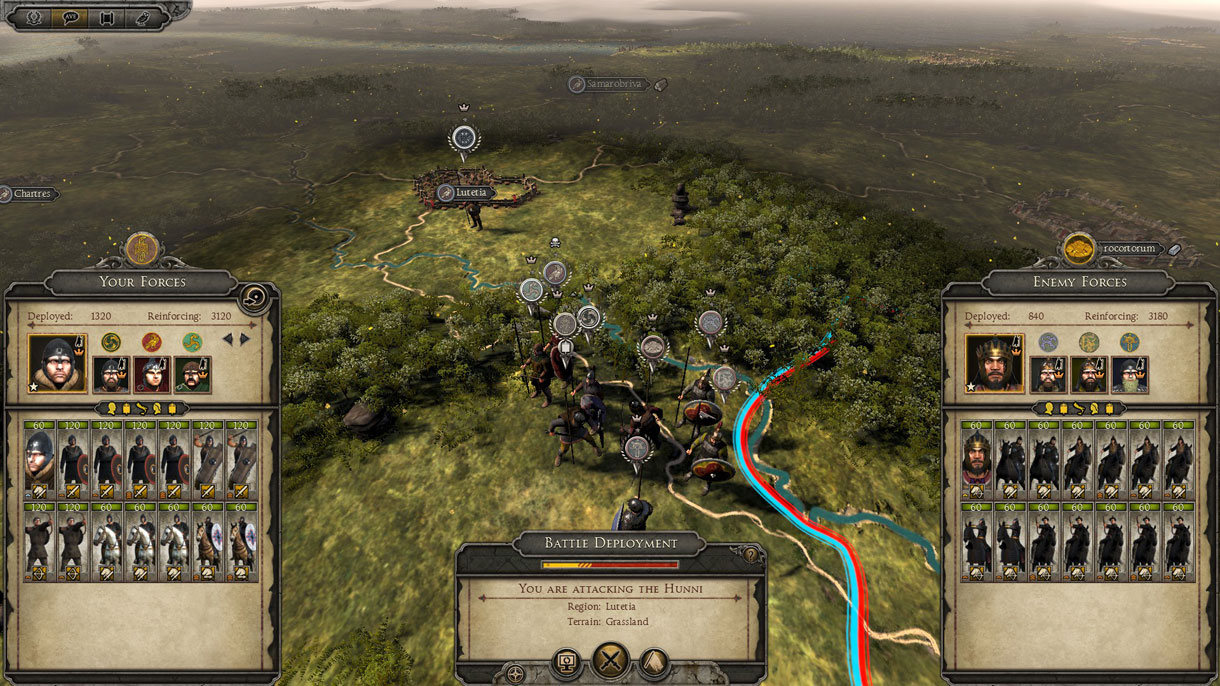This screenshot has height=686, width=1220.
Task: Click the compass button beside the deployment panel
Action: coord(516,673)
